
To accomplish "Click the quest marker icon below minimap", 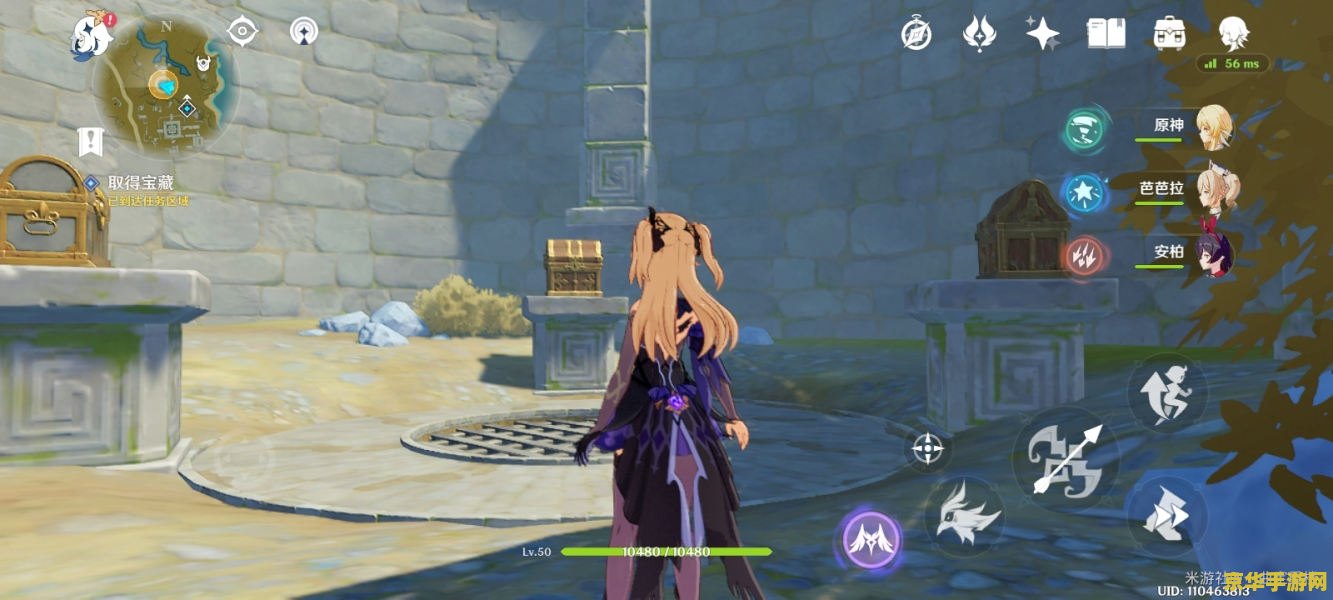I will click(x=91, y=143).
